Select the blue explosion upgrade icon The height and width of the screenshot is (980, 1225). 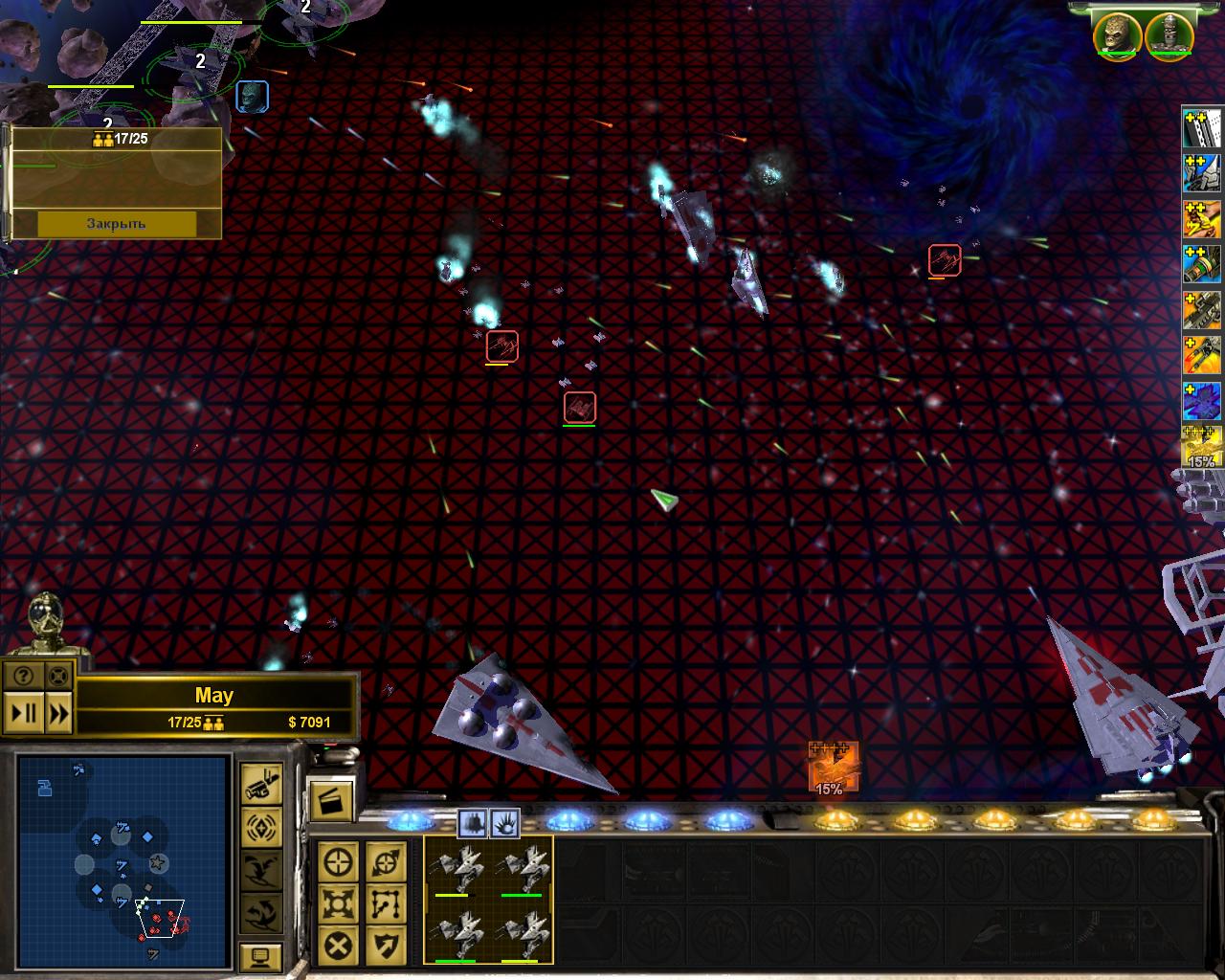[x=1203, y=402]
